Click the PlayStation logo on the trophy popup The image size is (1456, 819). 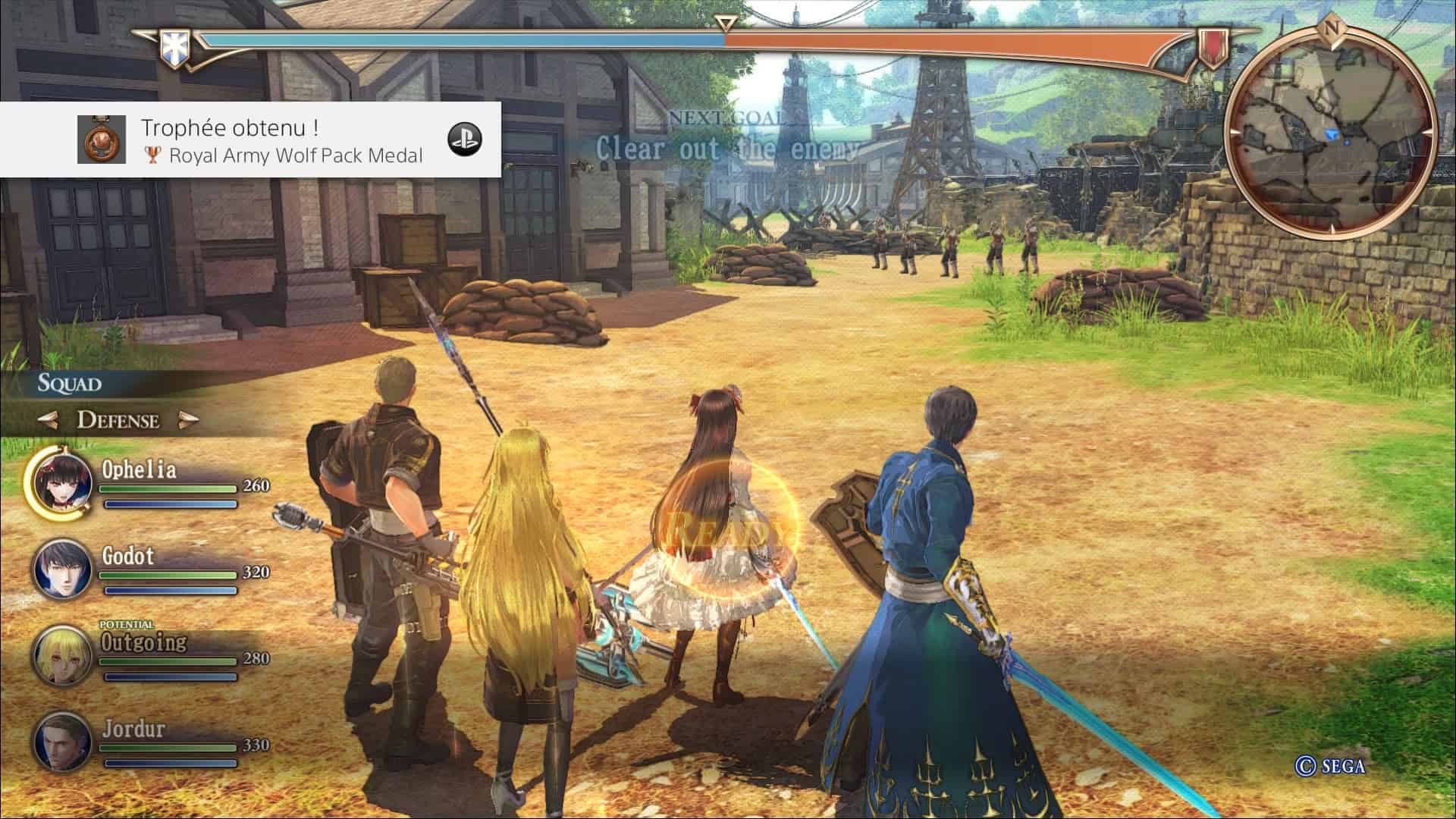pos(464,140)
